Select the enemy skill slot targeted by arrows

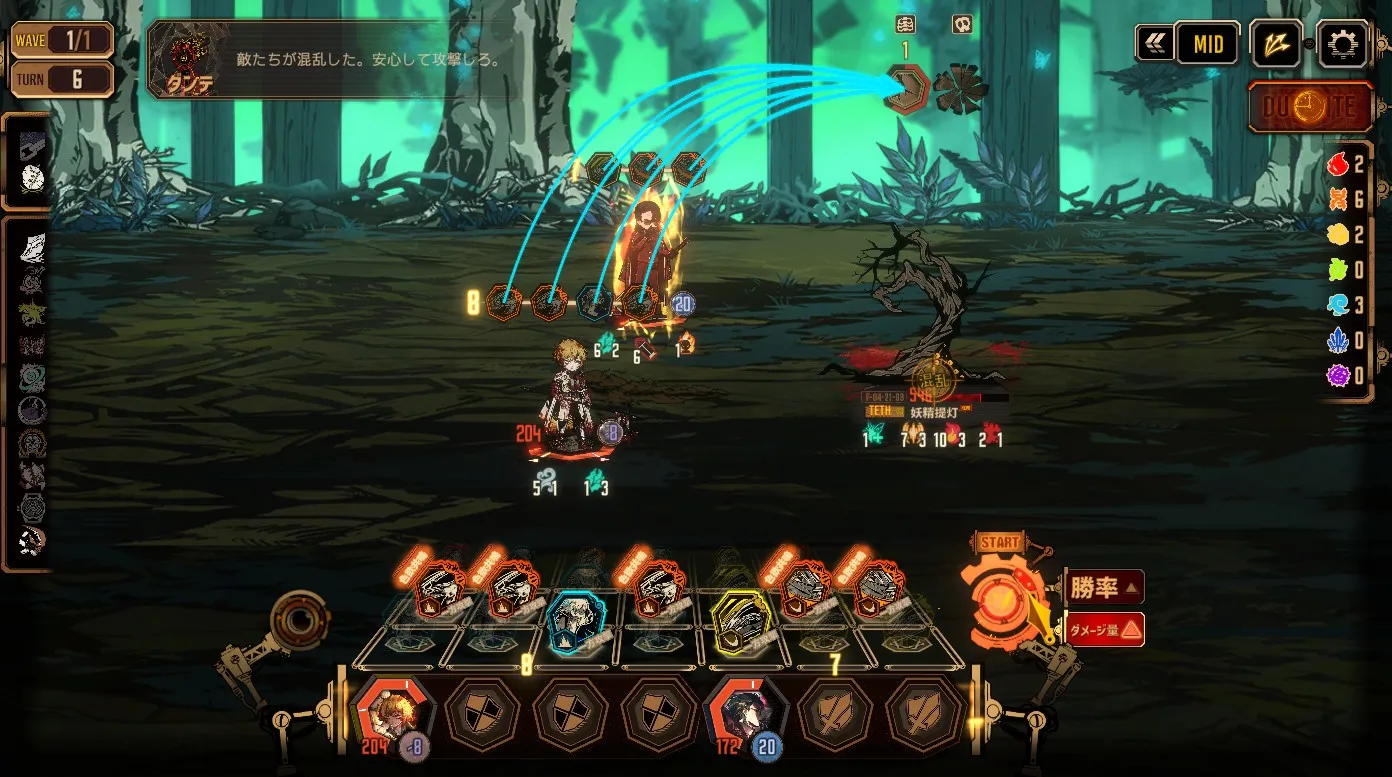tap(908, 88)
